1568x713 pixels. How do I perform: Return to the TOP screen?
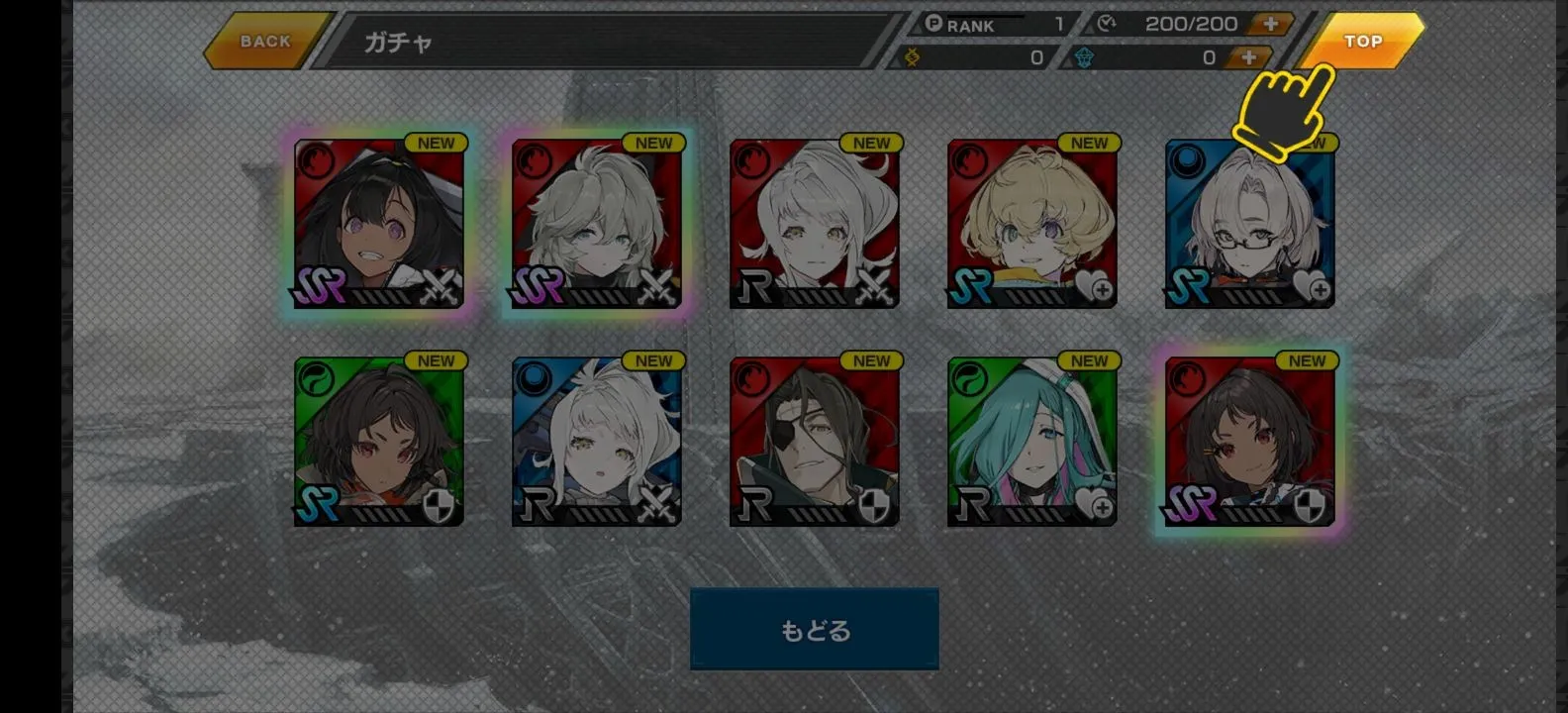pyautogui.click(x=1363, y=42)
